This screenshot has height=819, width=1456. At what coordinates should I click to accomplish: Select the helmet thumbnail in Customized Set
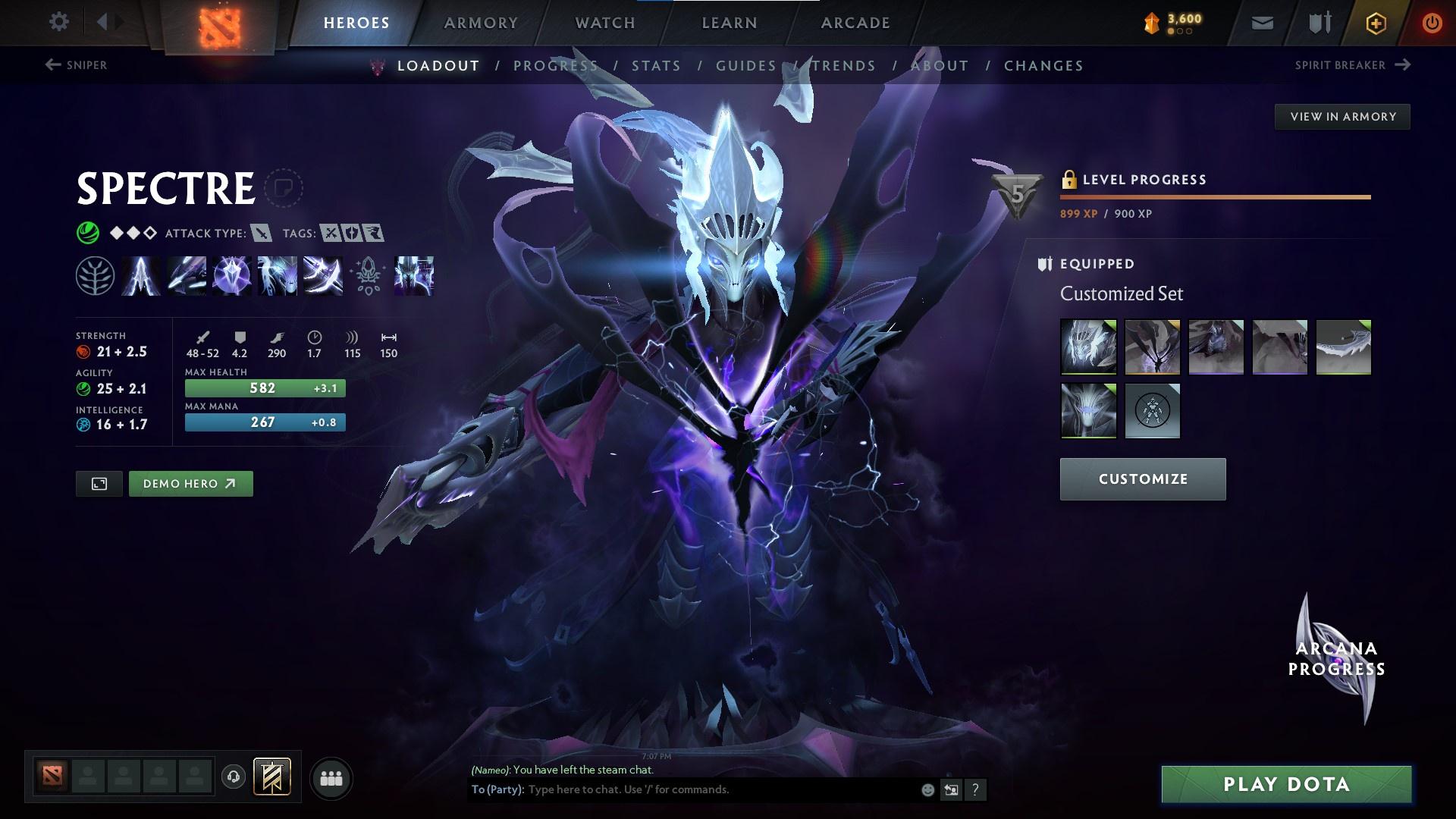[1087, 347]
